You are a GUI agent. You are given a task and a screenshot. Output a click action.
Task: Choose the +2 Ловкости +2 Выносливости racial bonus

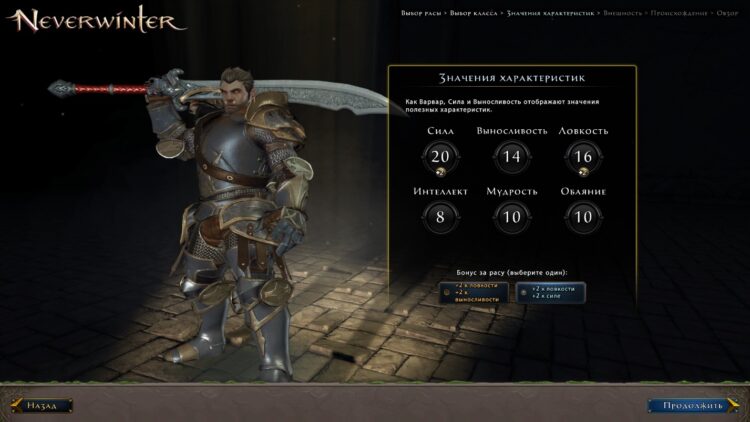pos(475,292)
